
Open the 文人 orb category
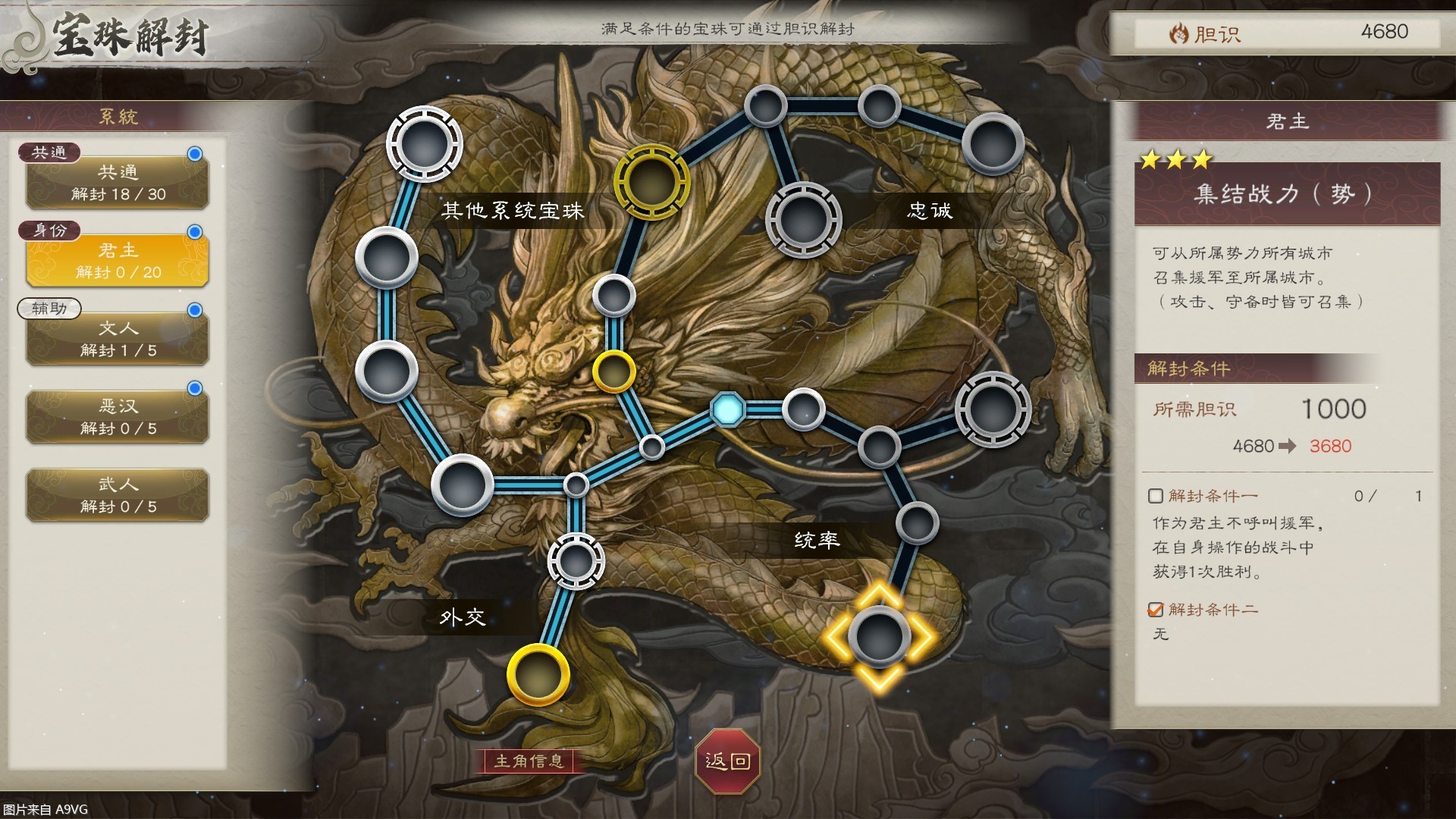(118, 338)
